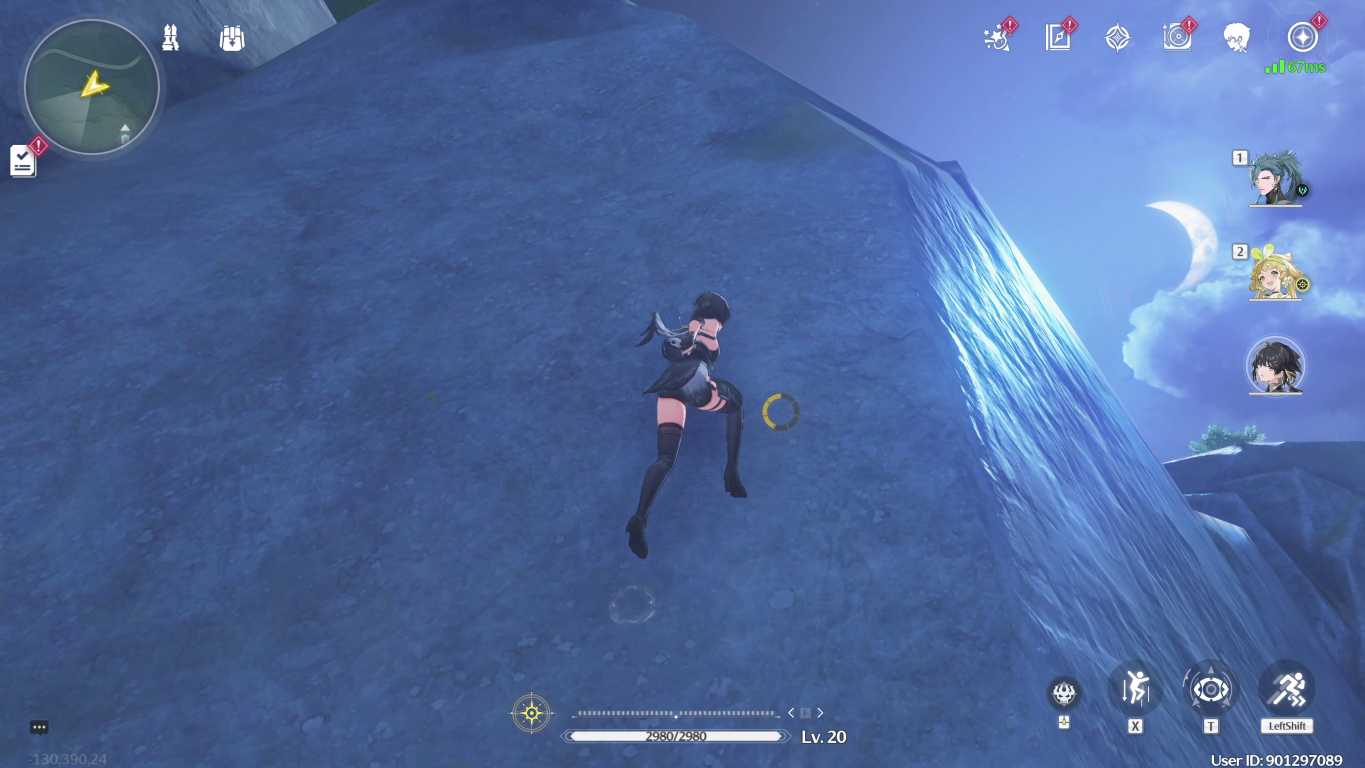Open the Convene banner star icon
This screenshot has width=1365, height=768.
pos(1116,36)
